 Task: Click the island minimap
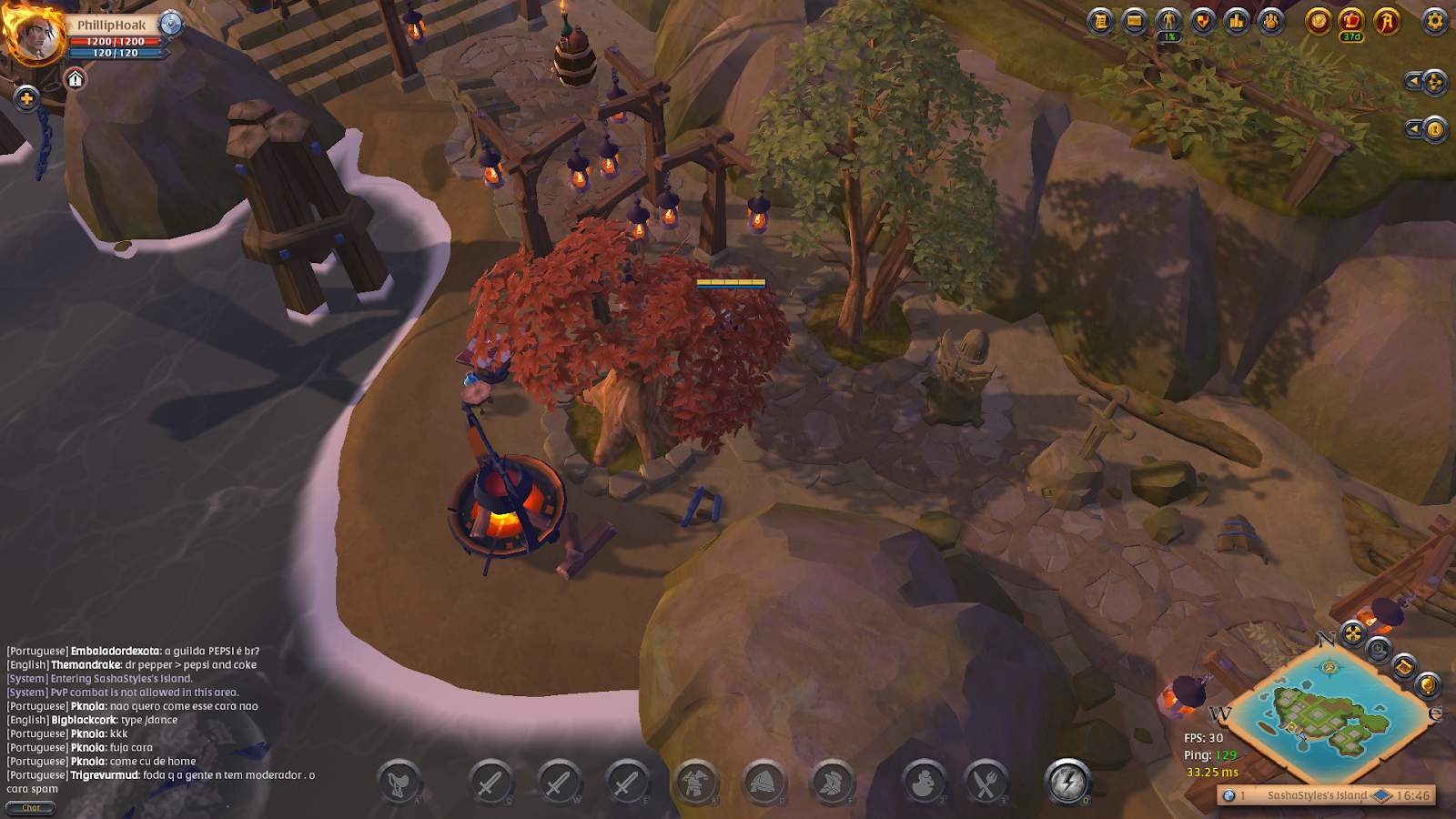point(1330,713)
